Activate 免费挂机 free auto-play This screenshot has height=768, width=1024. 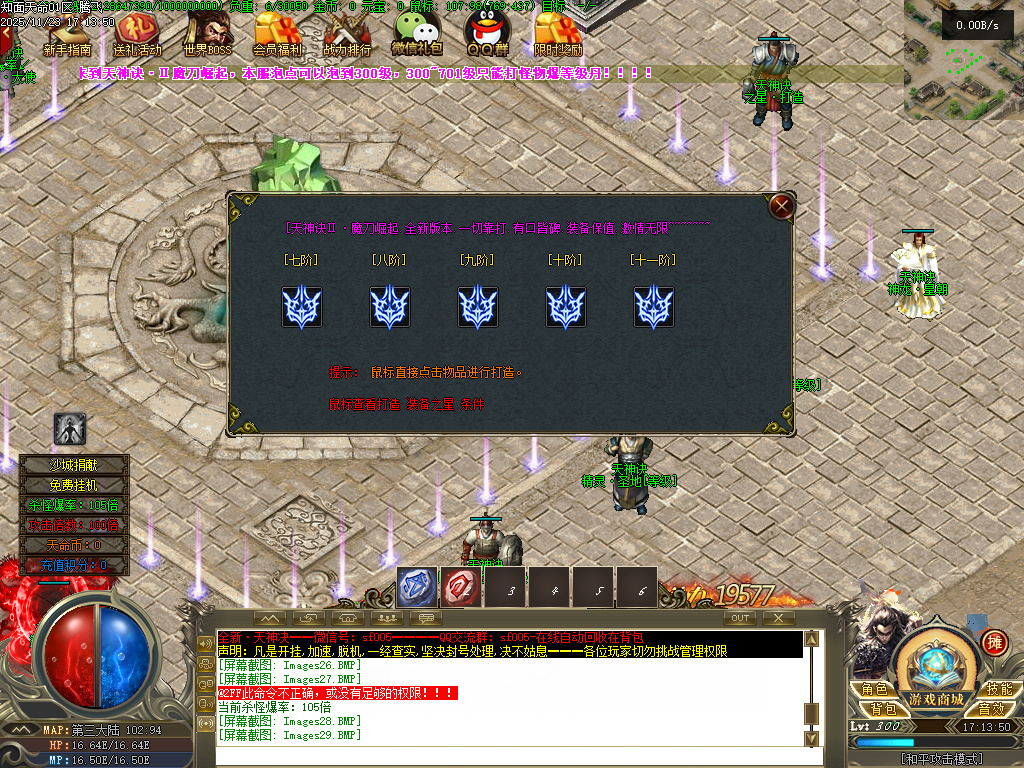pyautogui.click(x=75, y=484)
